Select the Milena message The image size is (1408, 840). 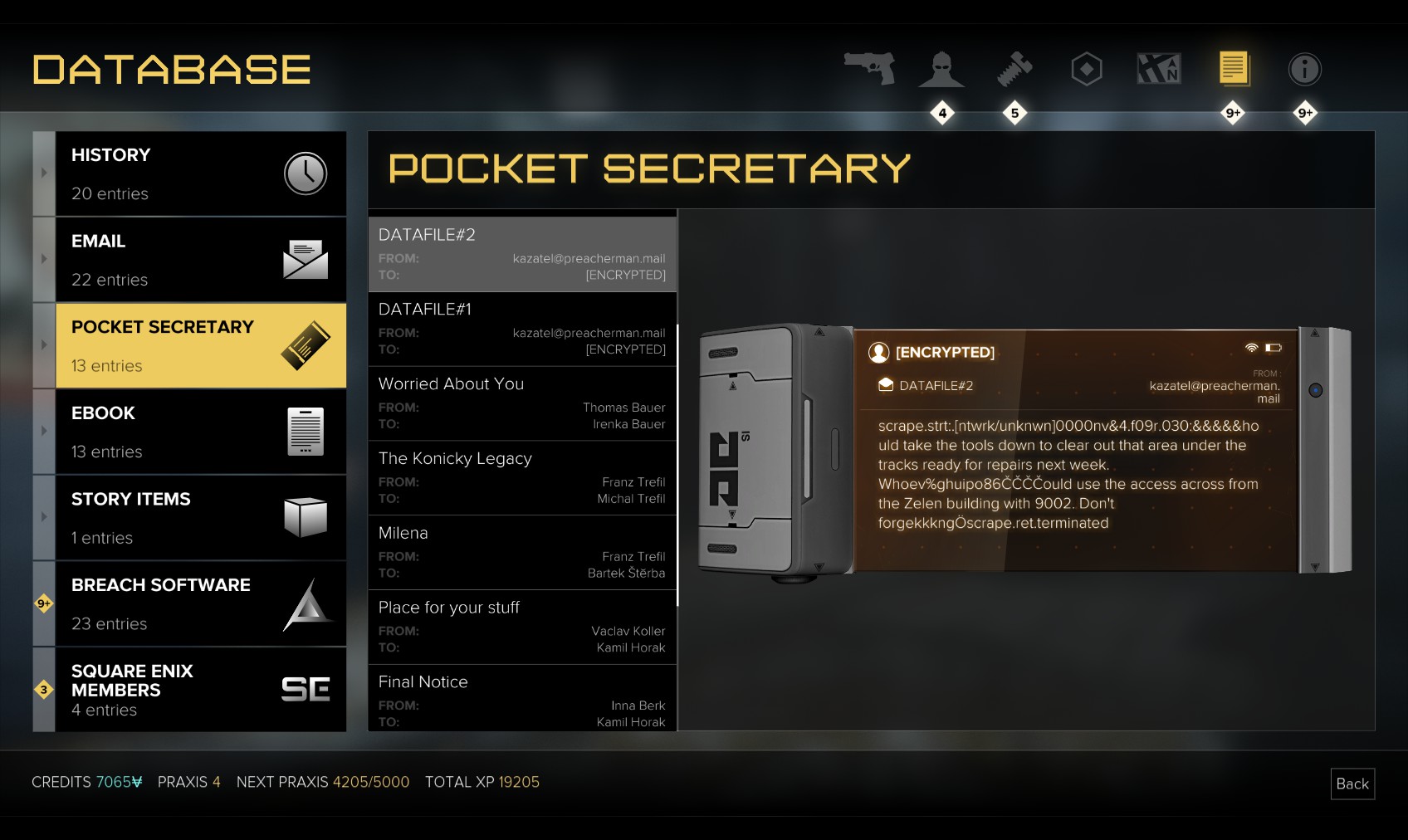pos(522,553)
